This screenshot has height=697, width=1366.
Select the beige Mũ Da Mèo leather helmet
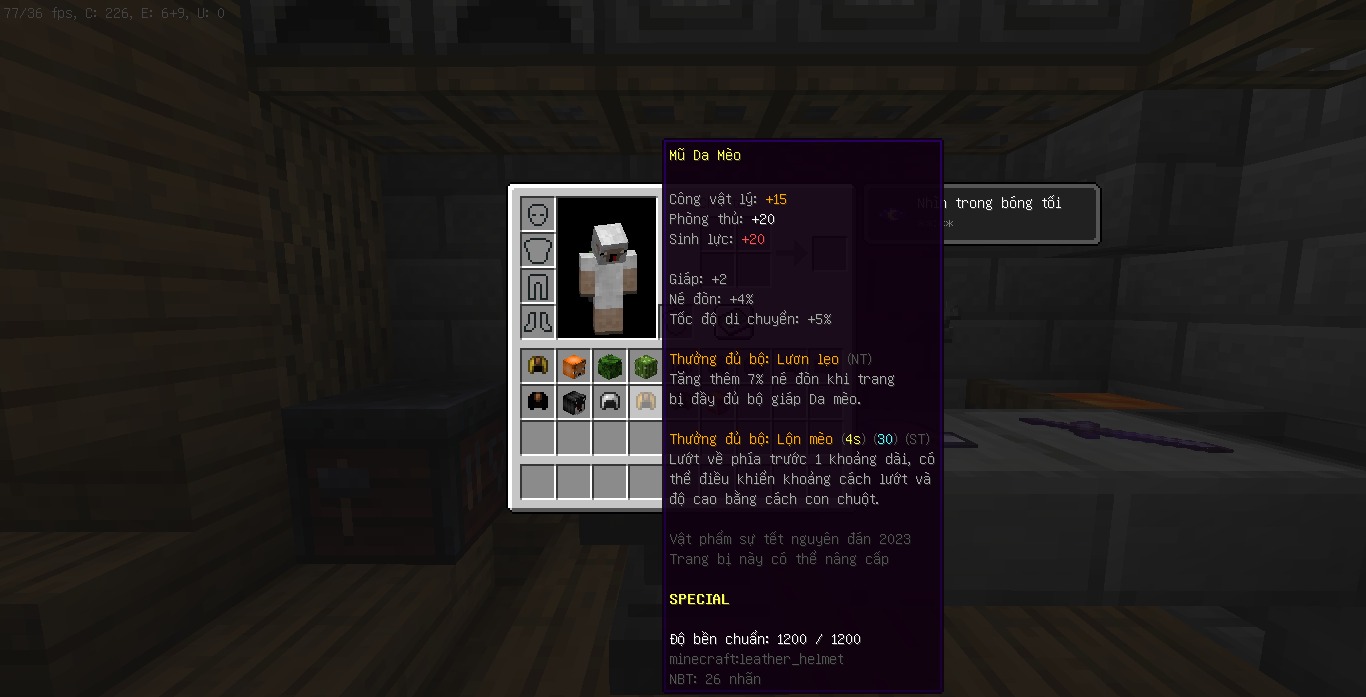click(645, 402)
